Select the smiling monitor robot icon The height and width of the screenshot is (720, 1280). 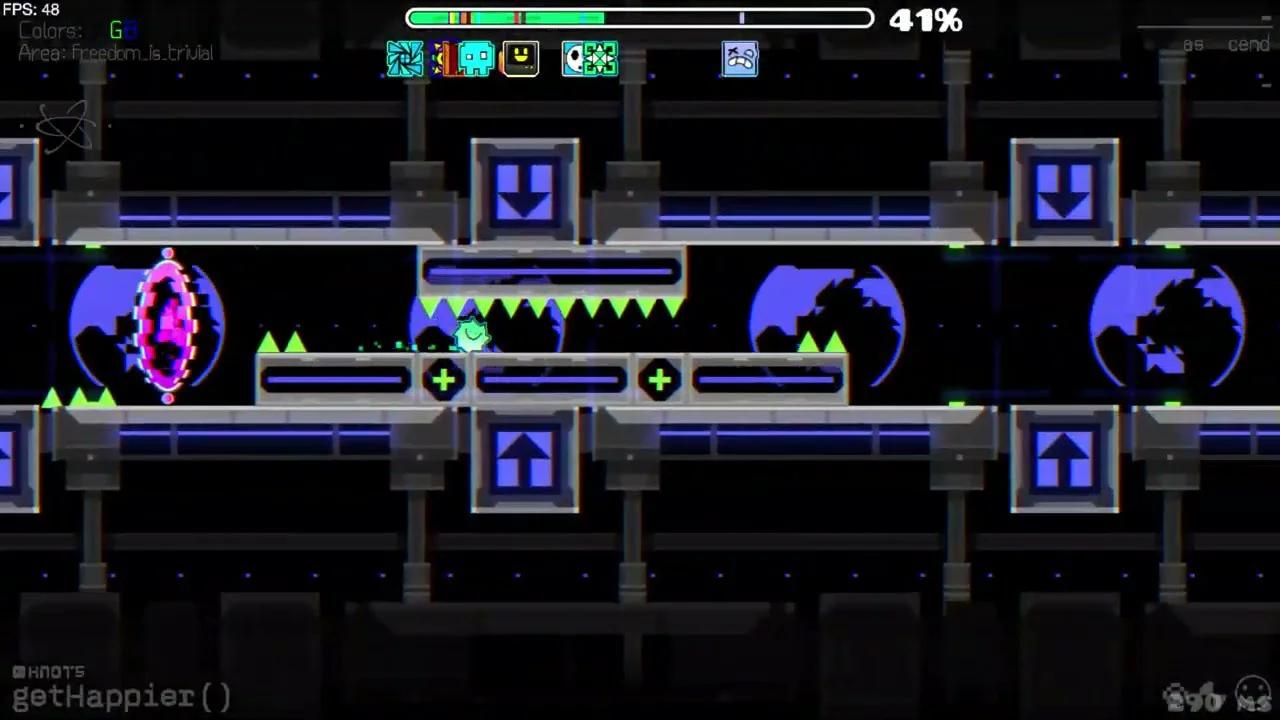pos(521,59)
